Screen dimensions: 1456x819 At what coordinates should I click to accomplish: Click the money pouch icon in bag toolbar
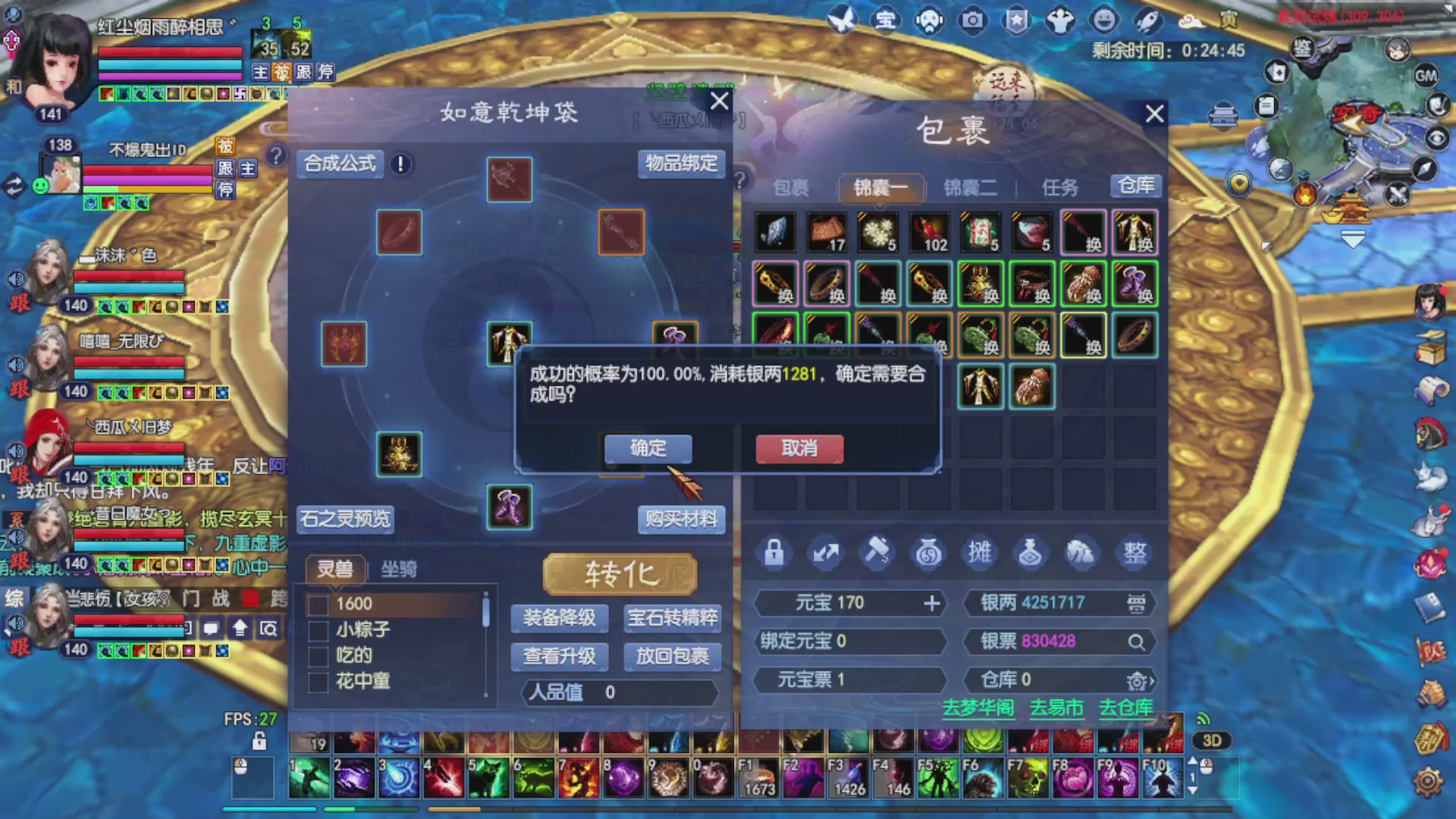click(x=929, y=553)
